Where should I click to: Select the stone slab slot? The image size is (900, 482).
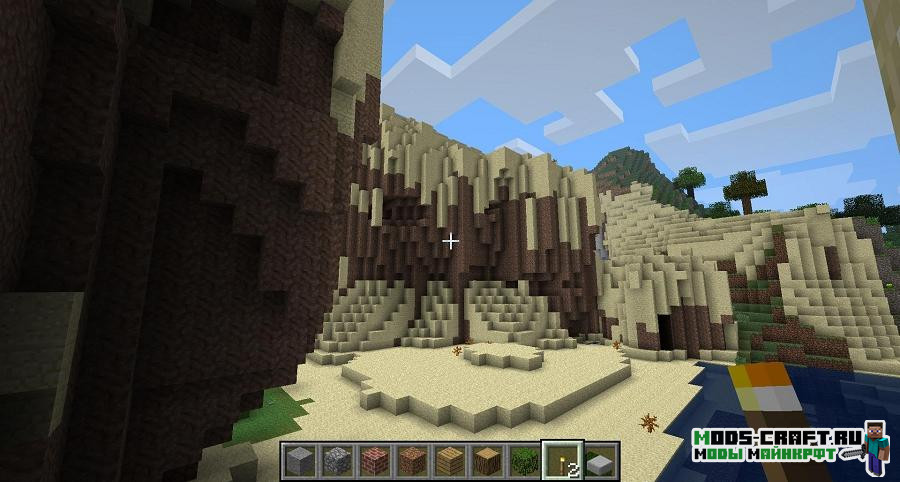[x=598, y=460]
